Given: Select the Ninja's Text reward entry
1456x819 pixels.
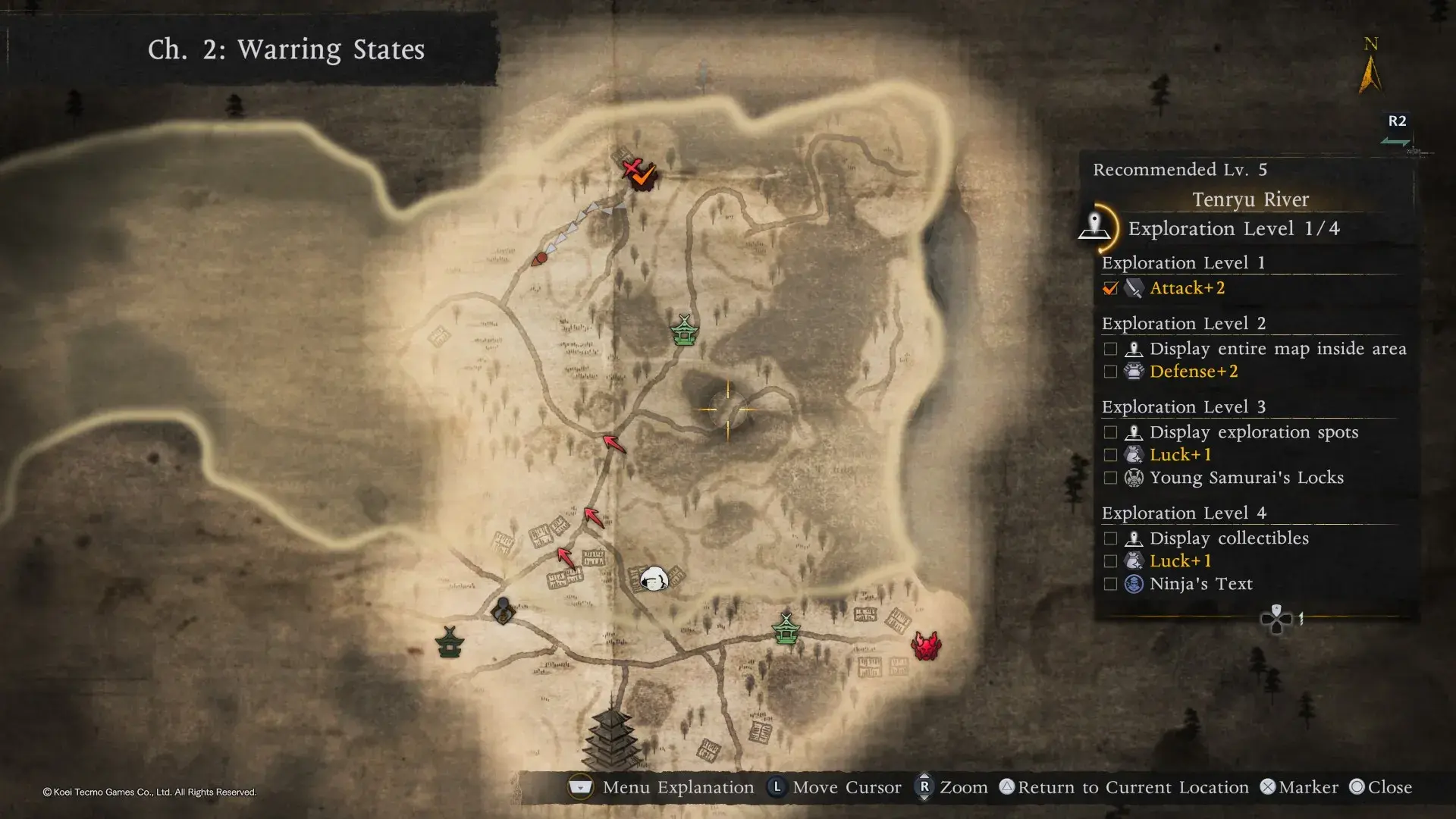Looking at the screenshot, I should point(1200,584).
